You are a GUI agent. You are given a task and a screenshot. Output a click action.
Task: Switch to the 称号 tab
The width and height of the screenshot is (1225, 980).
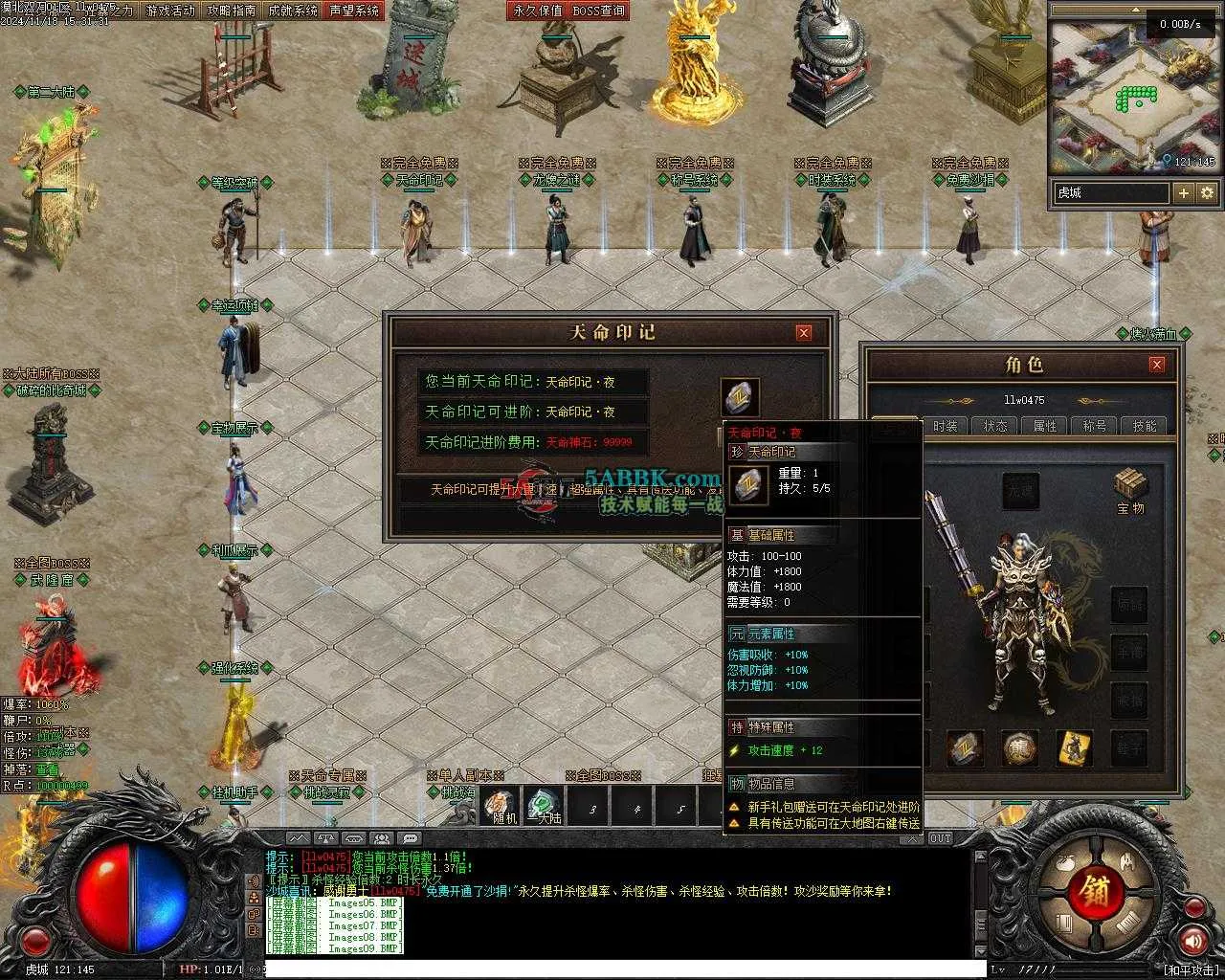coord(1095,426)
